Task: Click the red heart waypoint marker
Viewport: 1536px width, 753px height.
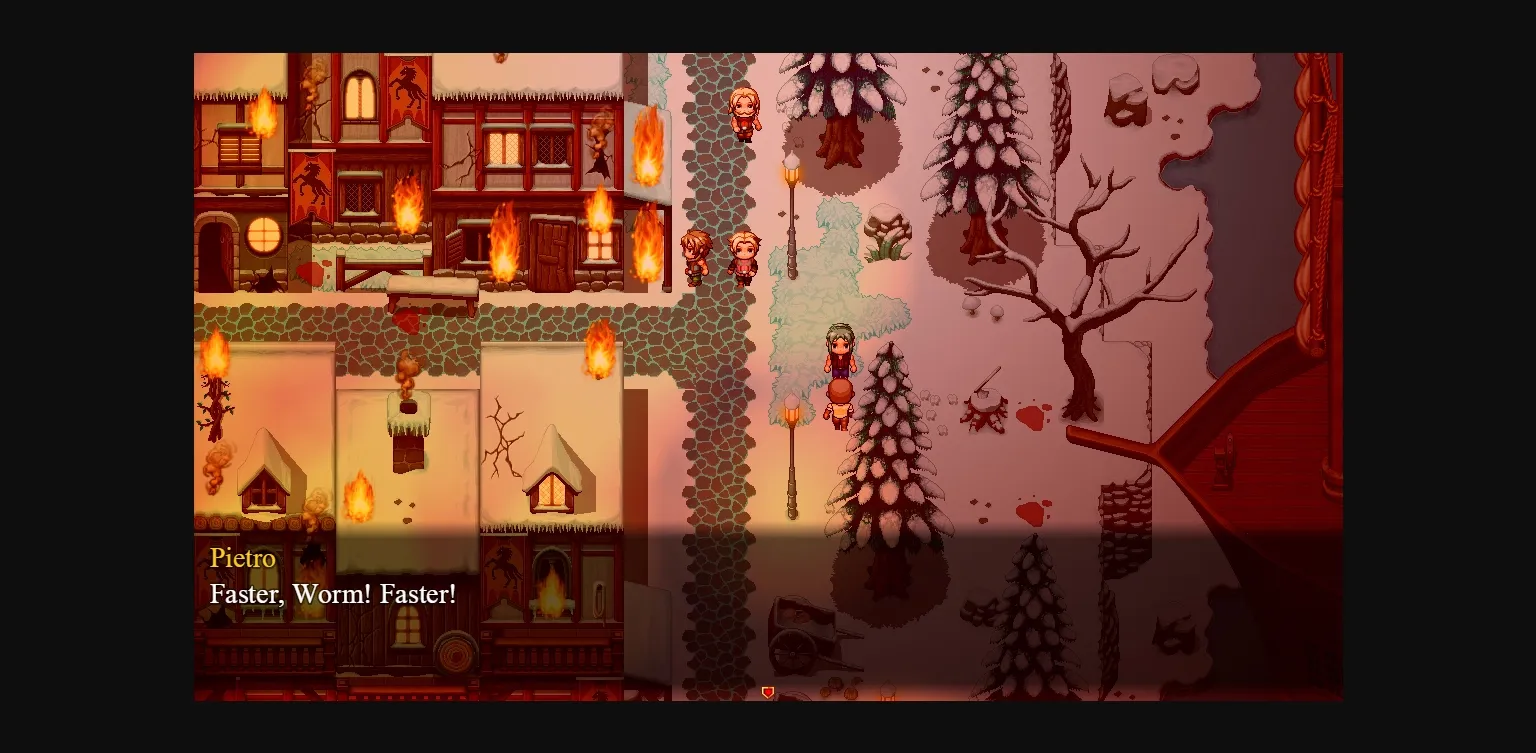Action: (x=768, y=691)
